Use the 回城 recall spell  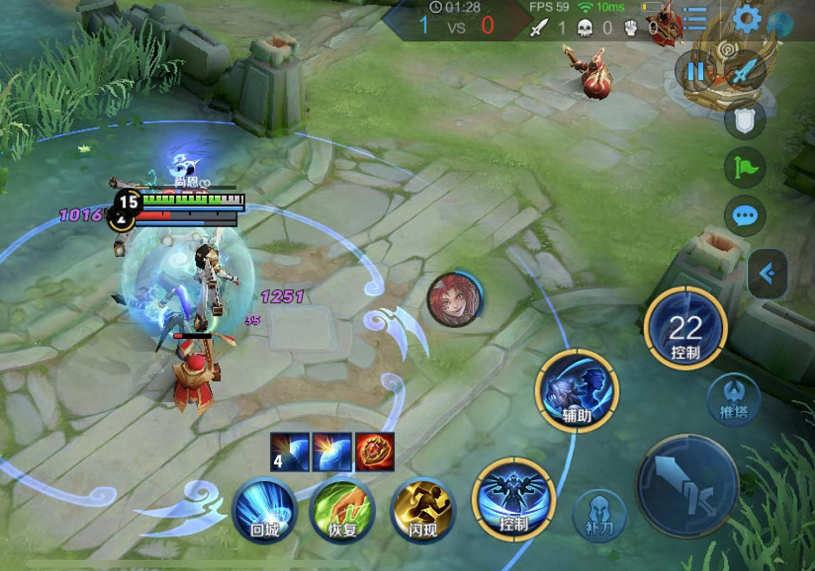point(264,510)
